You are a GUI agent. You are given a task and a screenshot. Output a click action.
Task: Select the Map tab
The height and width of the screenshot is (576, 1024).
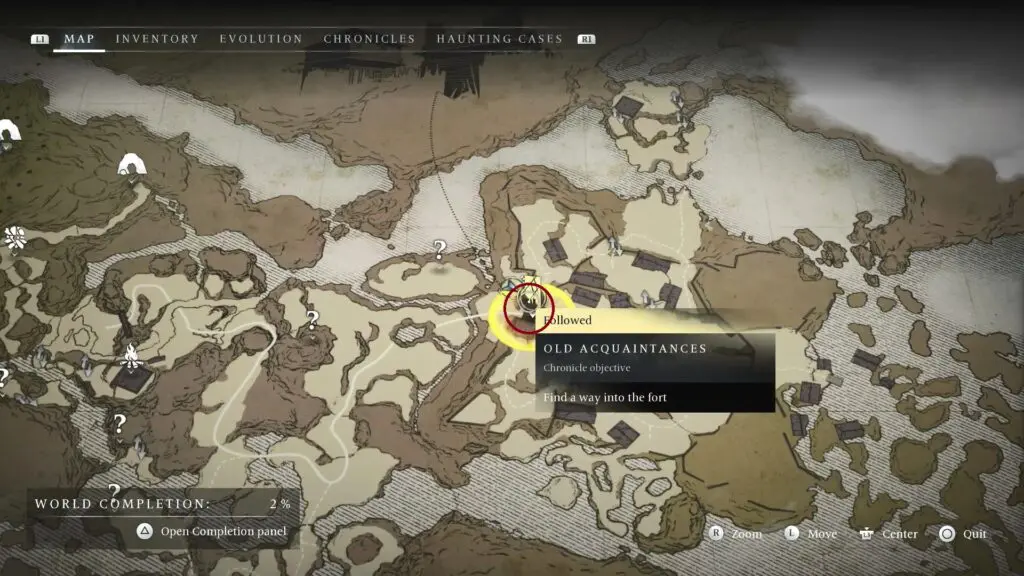coord(79,39)
